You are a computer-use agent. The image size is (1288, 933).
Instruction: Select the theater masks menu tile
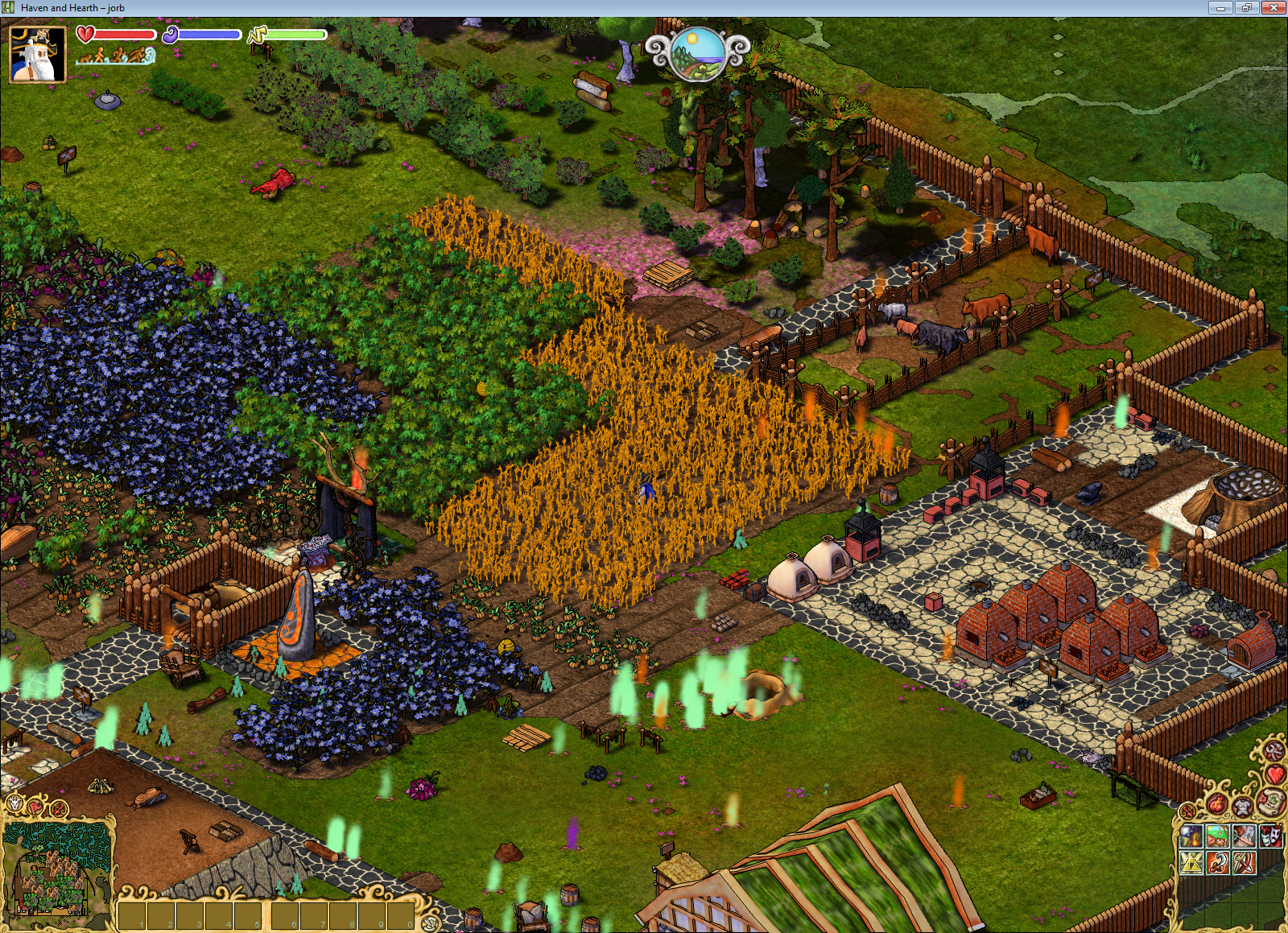1271,836
